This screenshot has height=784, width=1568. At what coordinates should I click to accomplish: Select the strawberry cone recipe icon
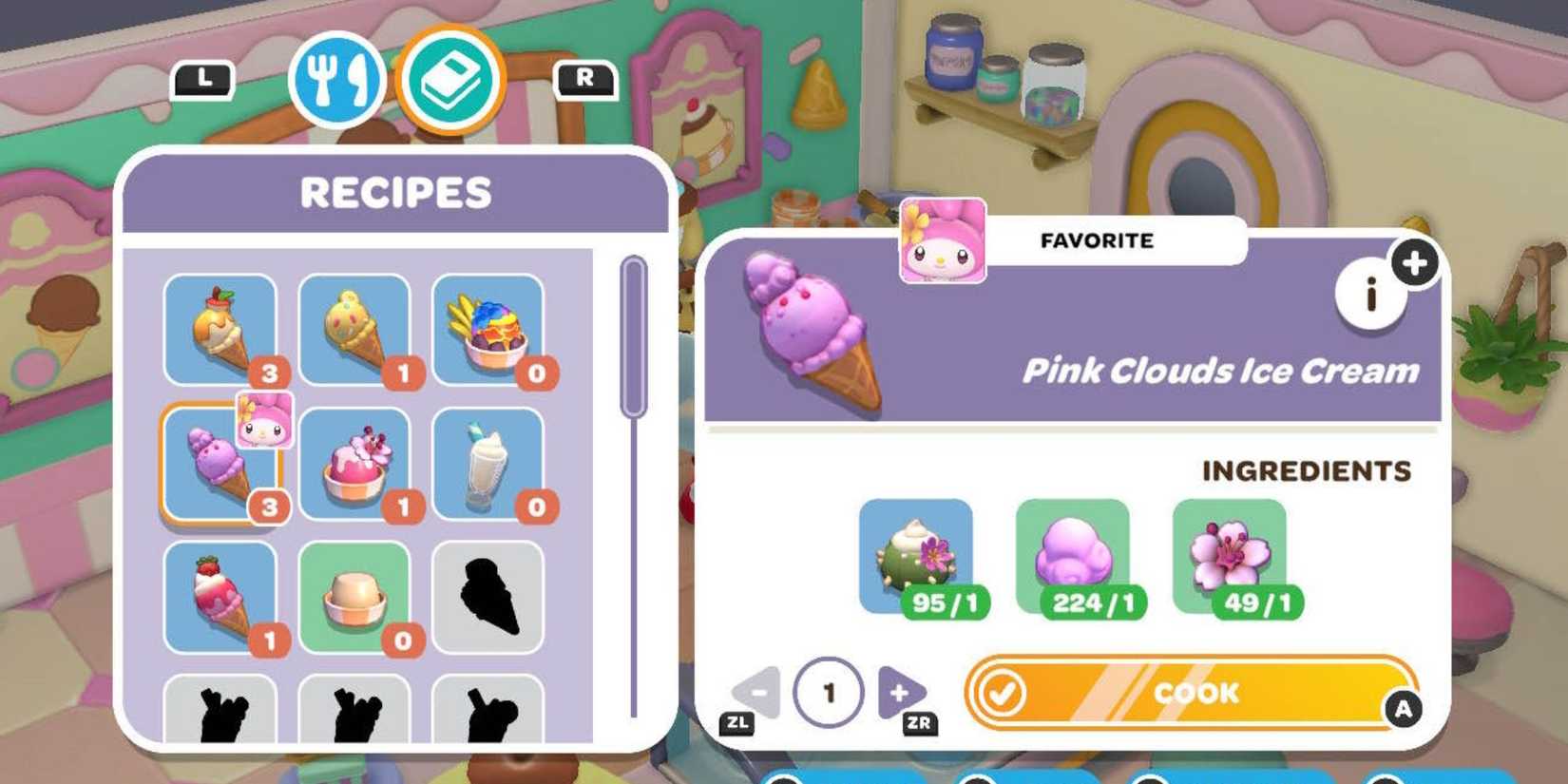coord(220,596)
